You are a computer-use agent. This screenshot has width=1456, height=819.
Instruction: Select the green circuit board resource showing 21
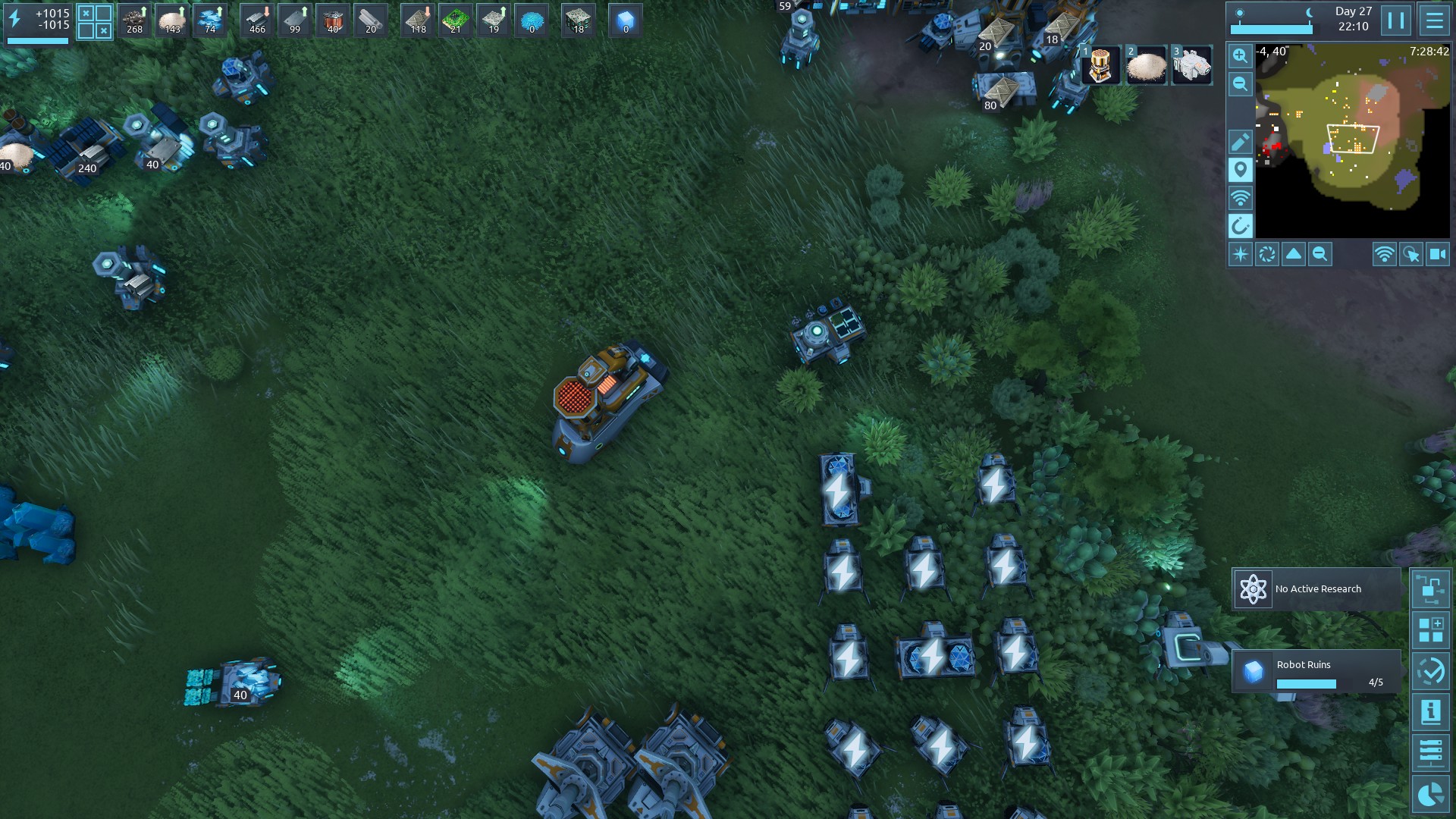455,20
